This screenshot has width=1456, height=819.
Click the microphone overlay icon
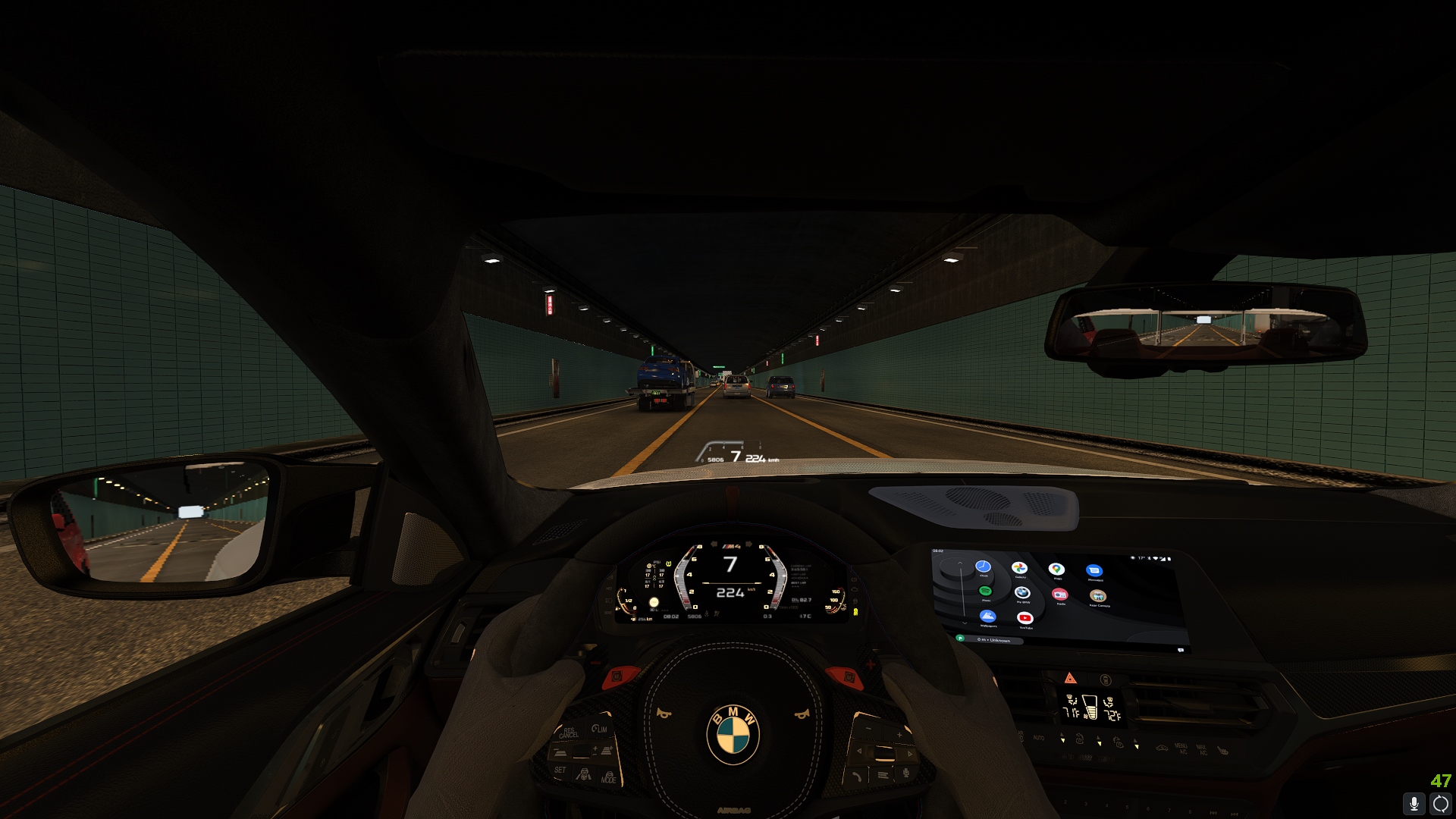click(x=1414, y=804)
